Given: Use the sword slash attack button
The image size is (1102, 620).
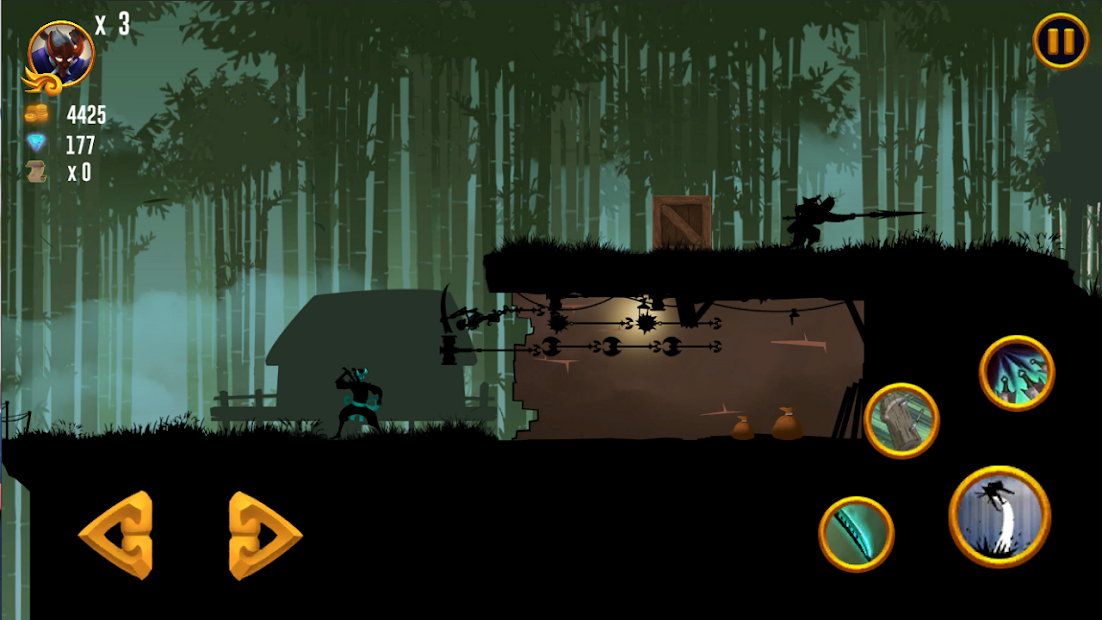Looking at the screenshot, I should pyautogui.click(x=856, y=534).
